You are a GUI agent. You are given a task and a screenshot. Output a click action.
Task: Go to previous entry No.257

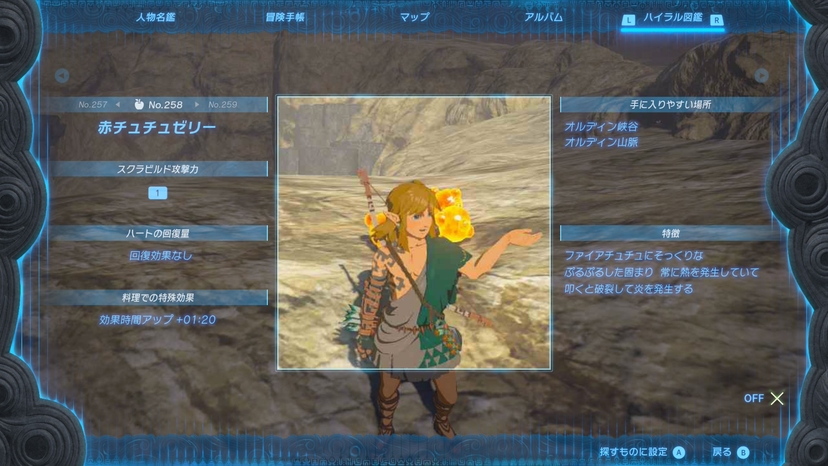(93, 104)
